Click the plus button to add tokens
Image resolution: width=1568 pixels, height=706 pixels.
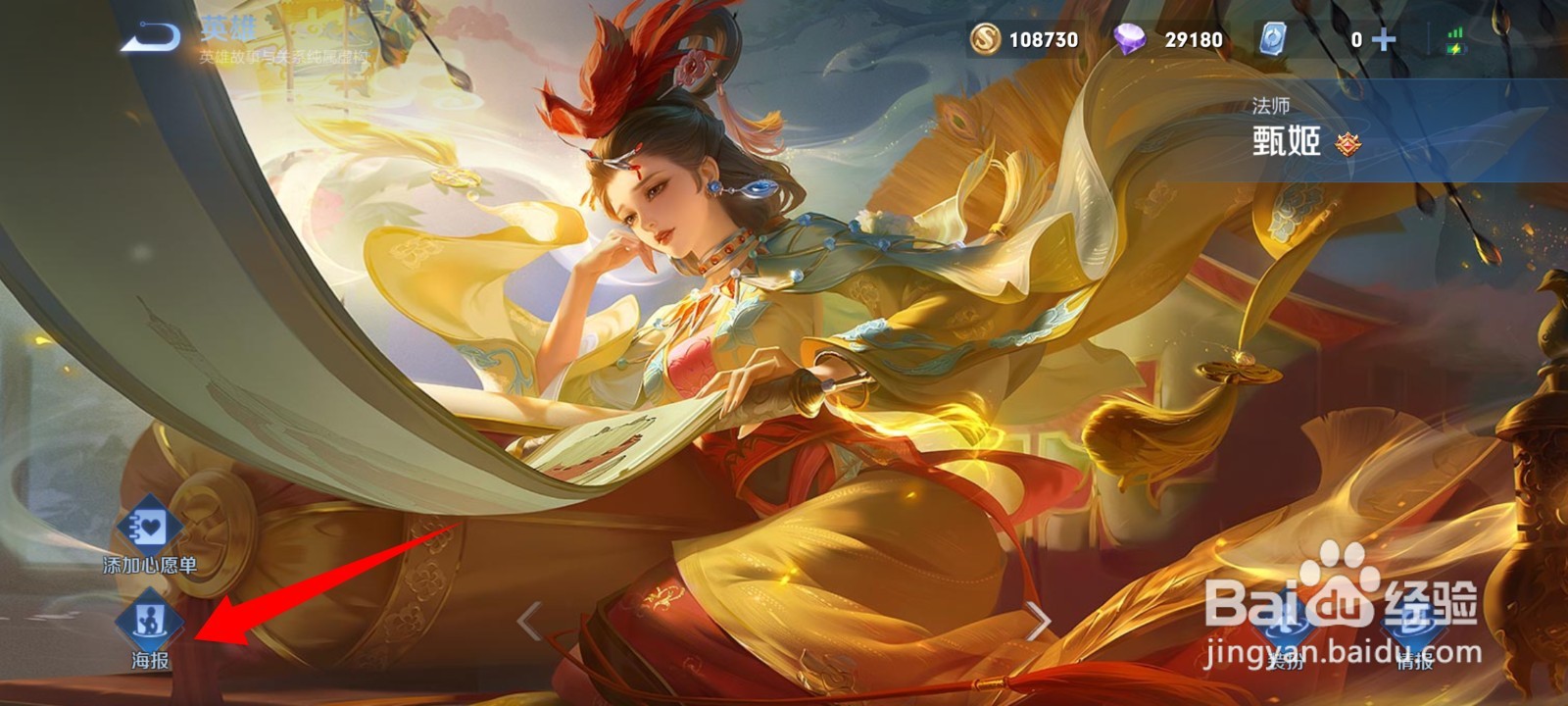pyautogui.click(x=1382, y=41)
